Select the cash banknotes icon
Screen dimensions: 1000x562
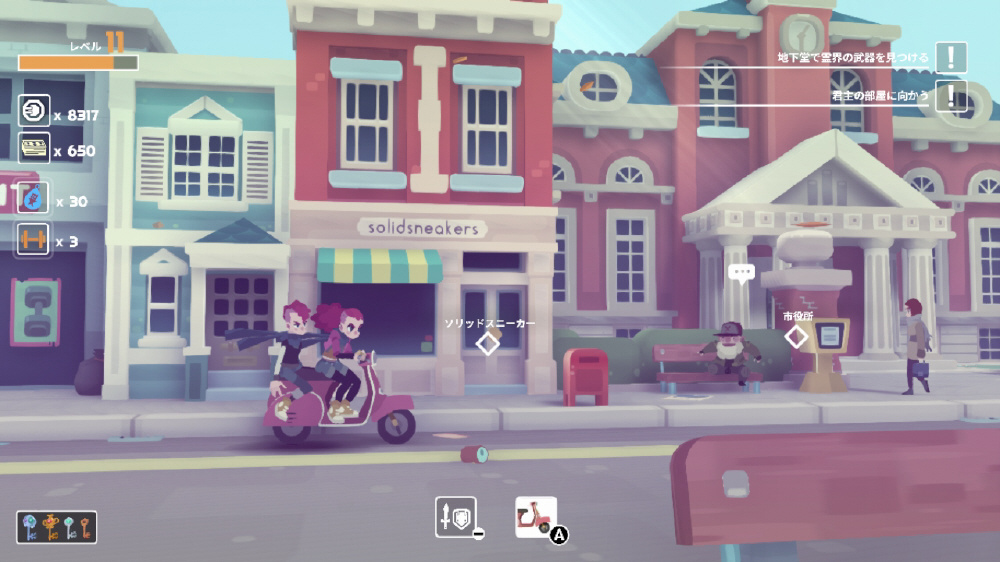tap(34, 148)
